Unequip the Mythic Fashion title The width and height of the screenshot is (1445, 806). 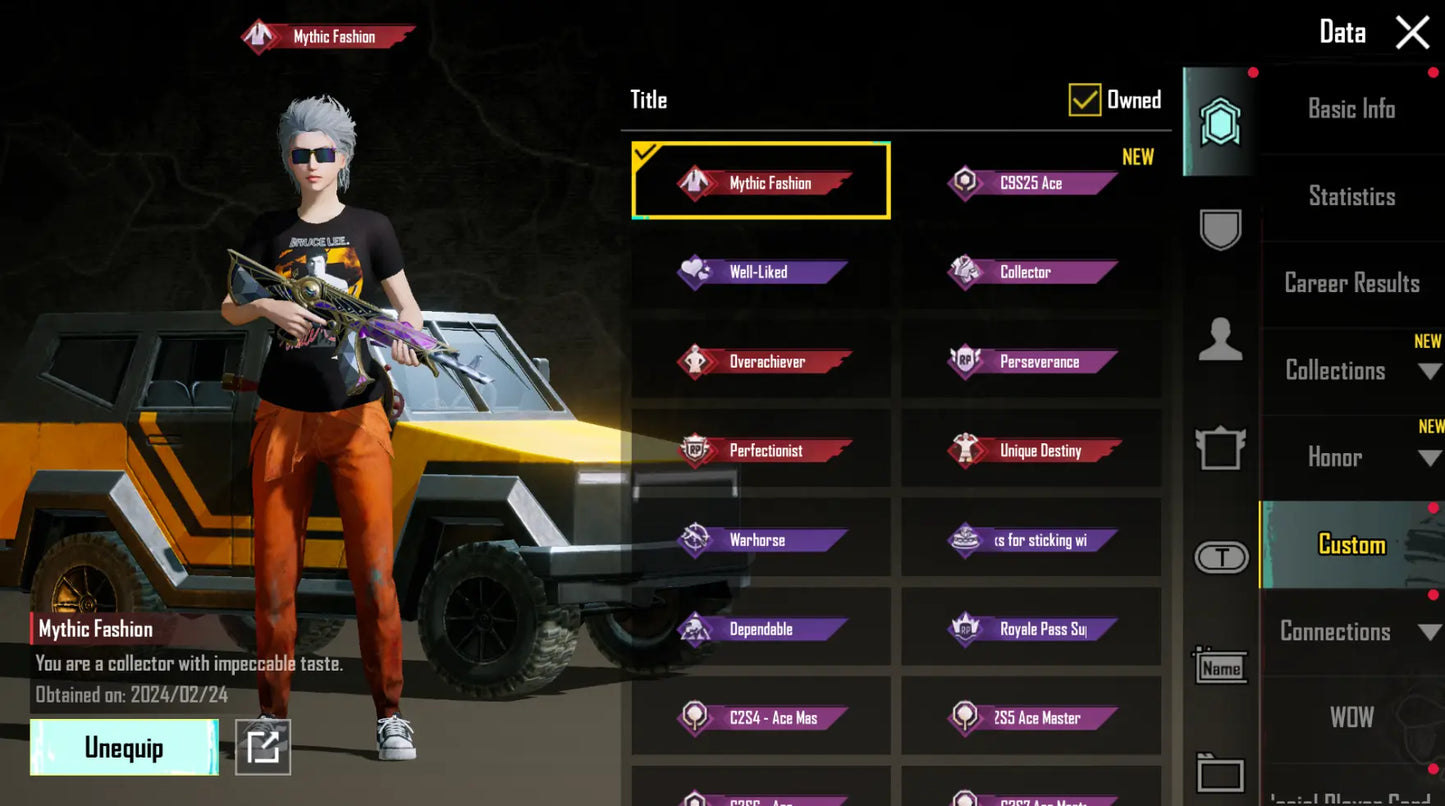(x=124, y=748)
